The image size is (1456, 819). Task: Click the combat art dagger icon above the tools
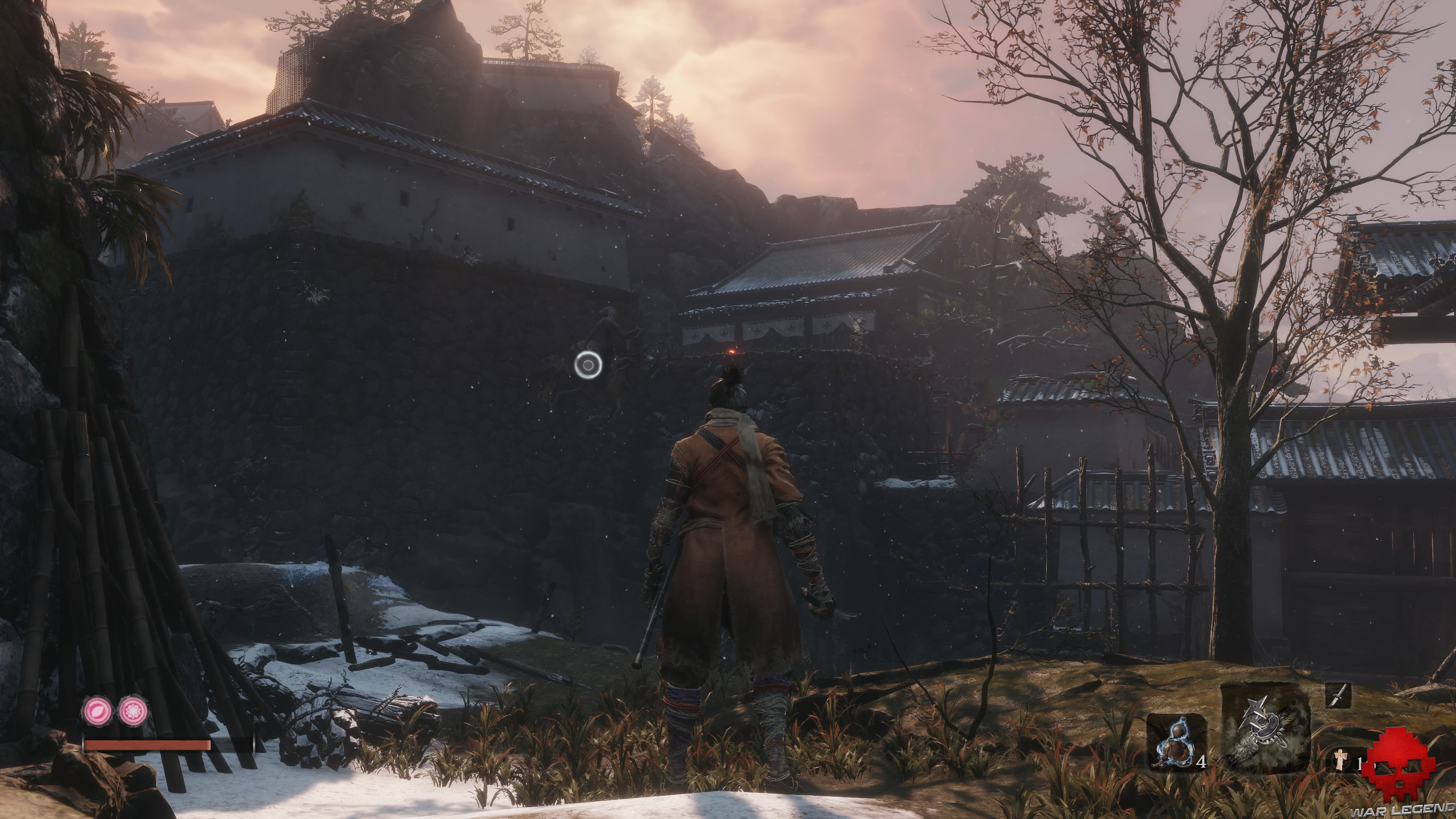pos(1338,697)
